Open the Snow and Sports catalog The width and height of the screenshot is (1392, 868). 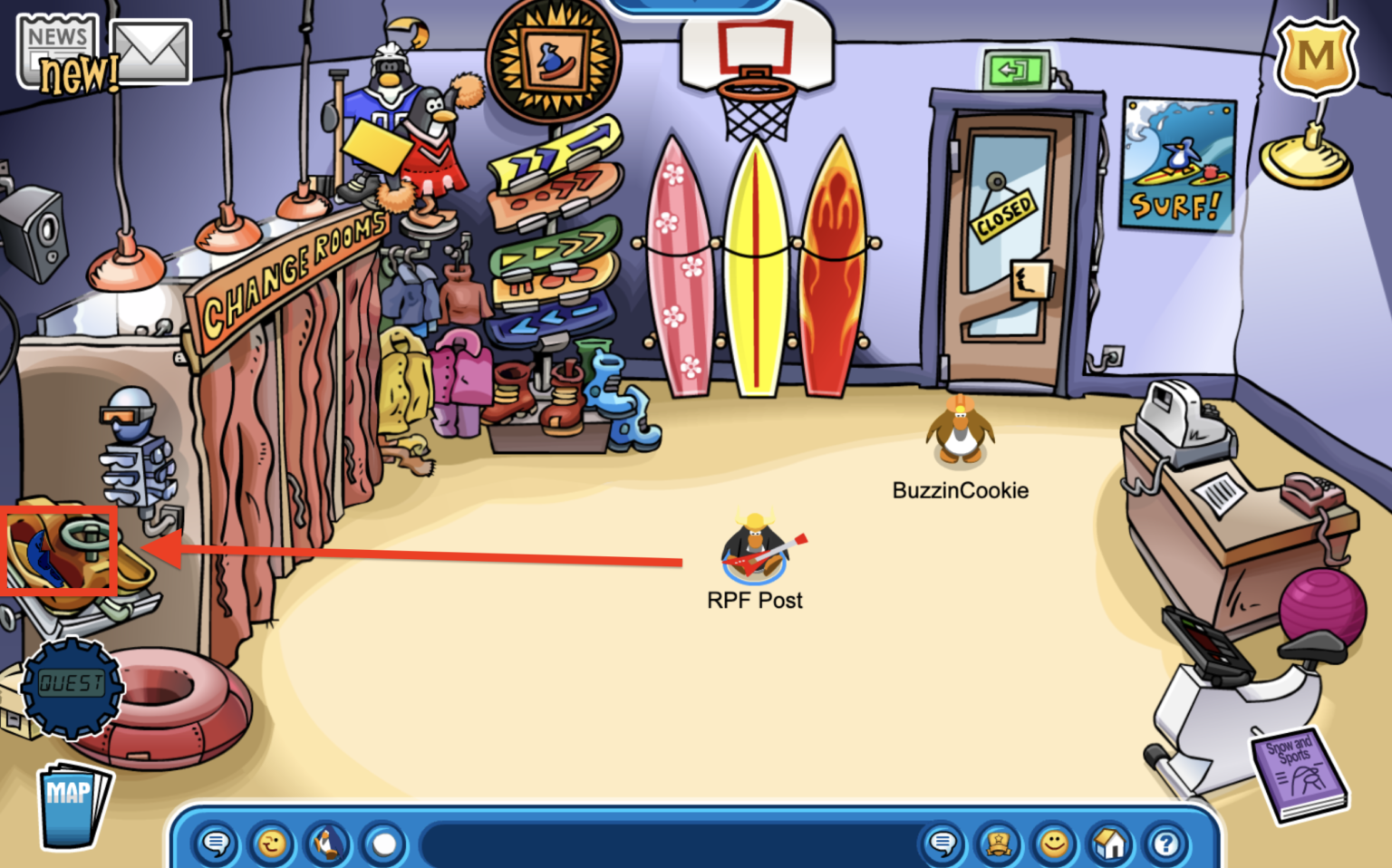coord(1298,768)
